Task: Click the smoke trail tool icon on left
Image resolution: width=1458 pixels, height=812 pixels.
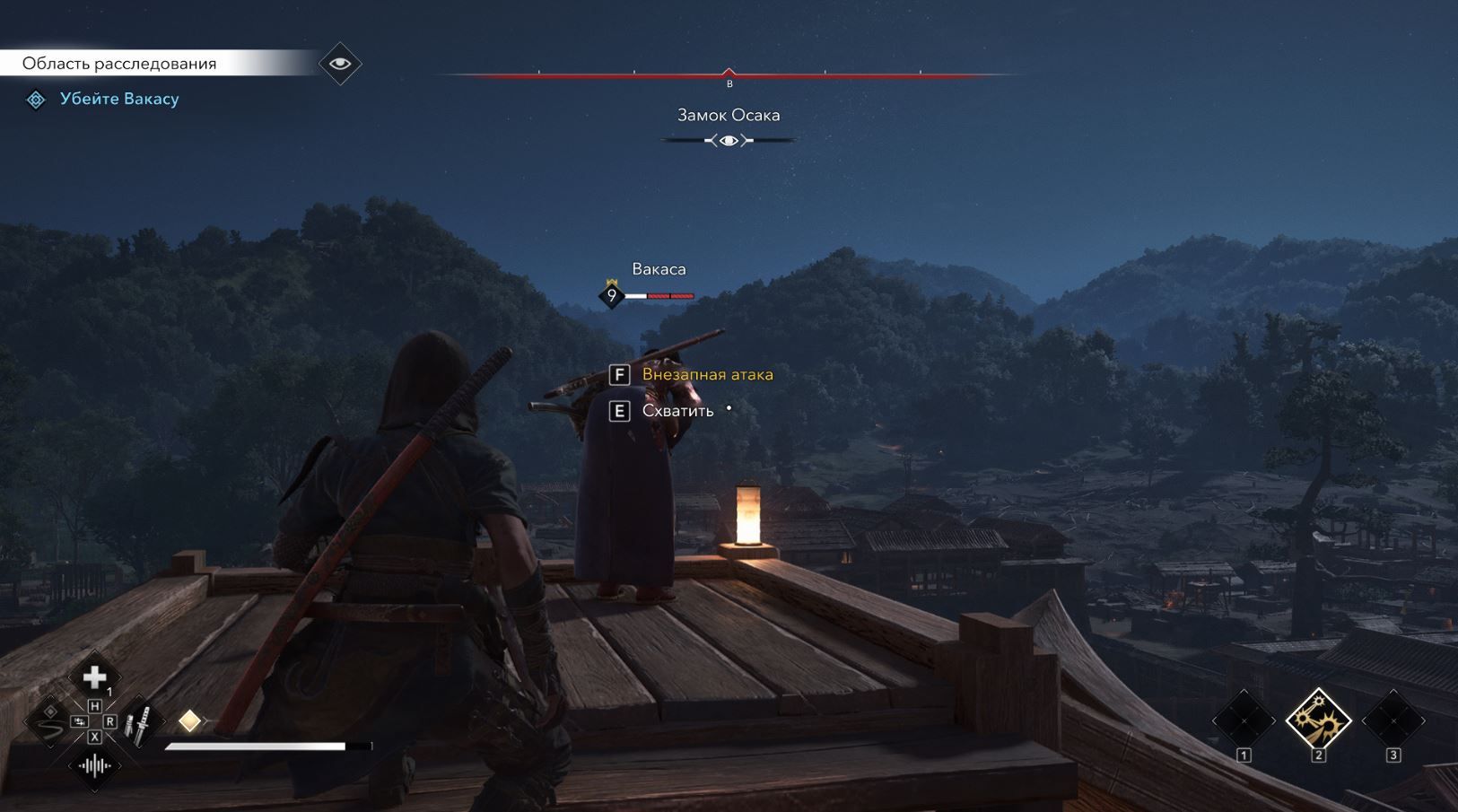Action: 48,728
